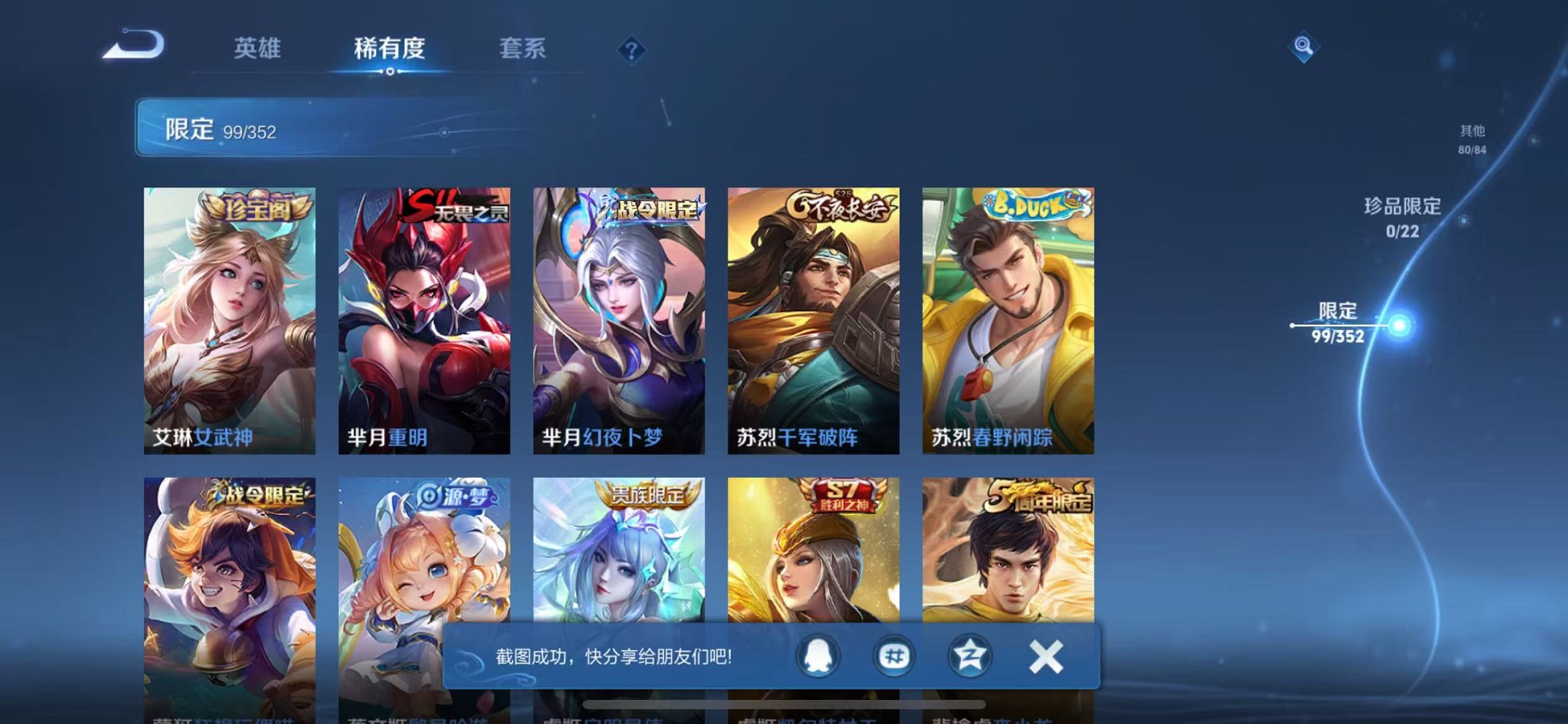Open the 芈月重明 skin card
Image resolution: width=1568 pixels, height=724 pixels.
[424, 313]
